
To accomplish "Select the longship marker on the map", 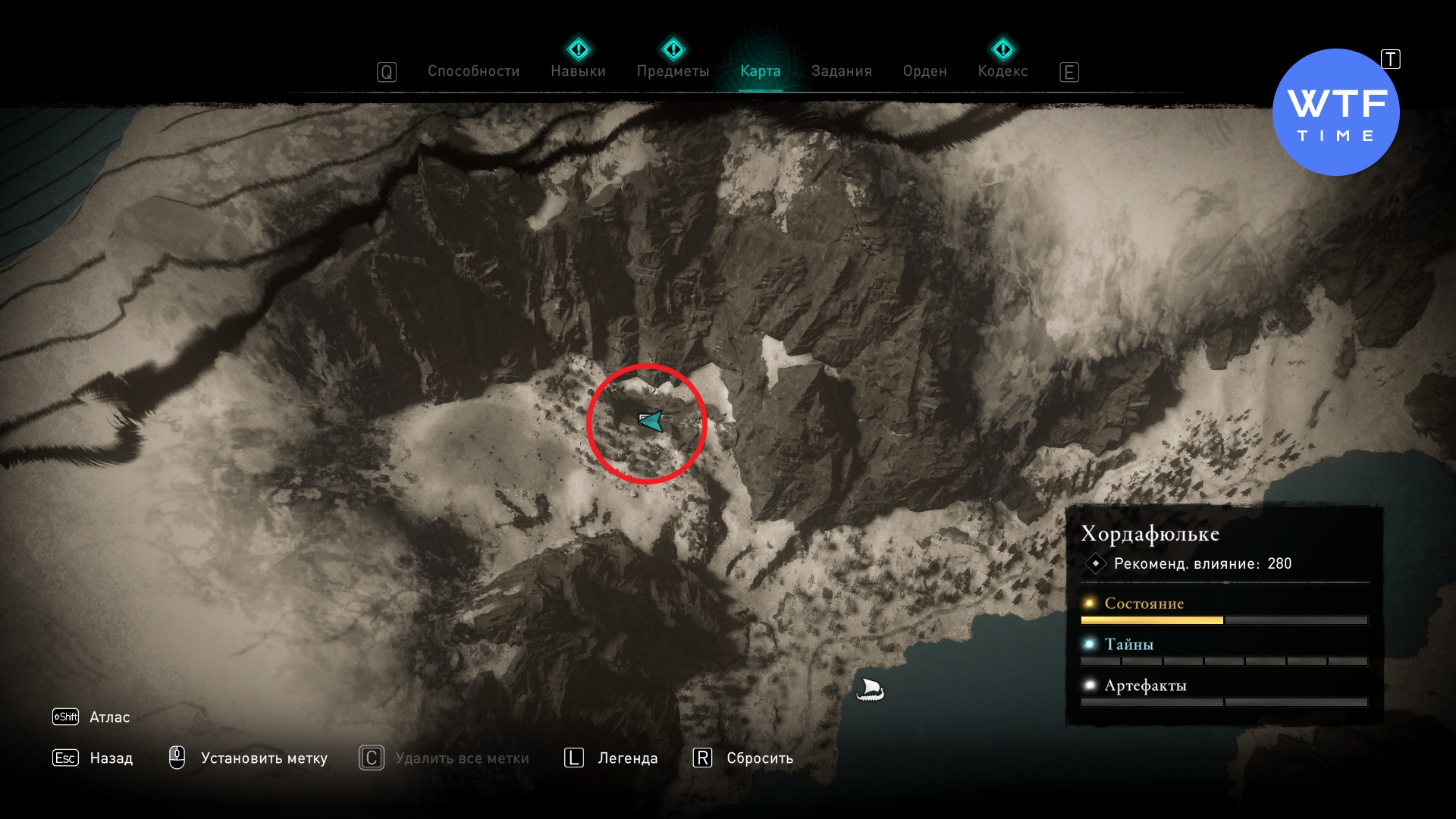I will point(870,690).
